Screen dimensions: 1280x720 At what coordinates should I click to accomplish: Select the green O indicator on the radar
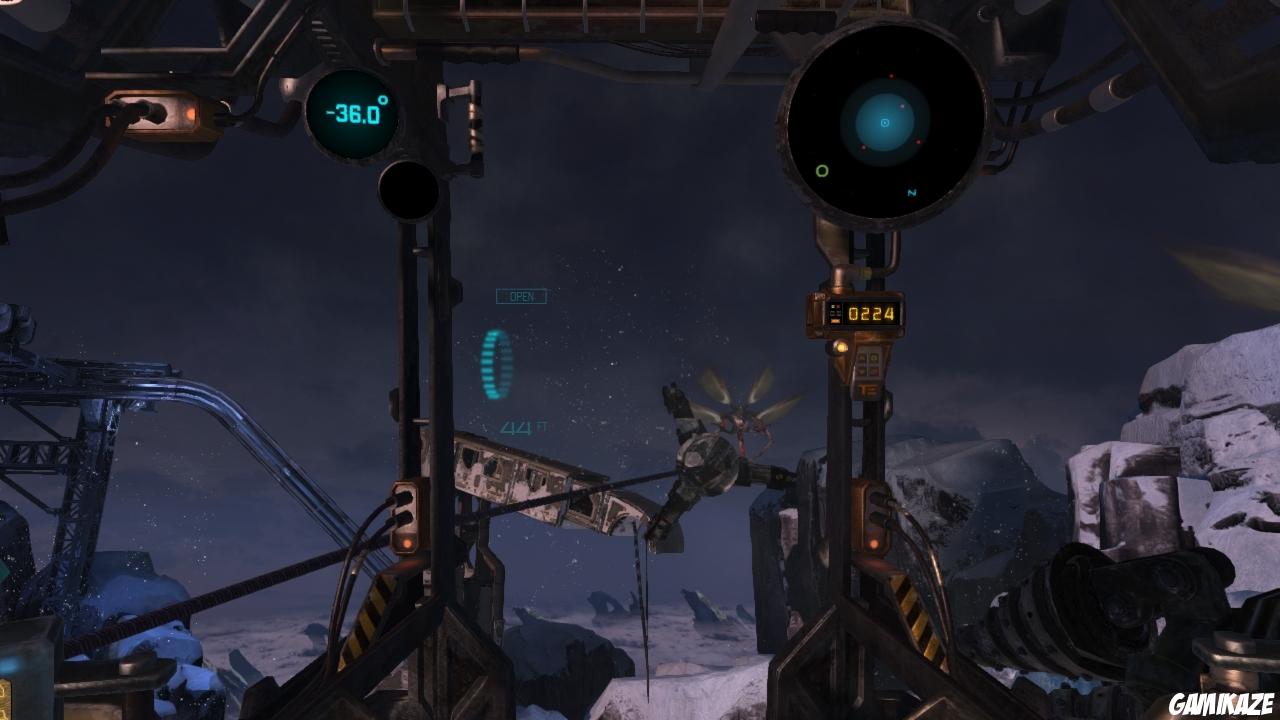(x=821, y=172)
